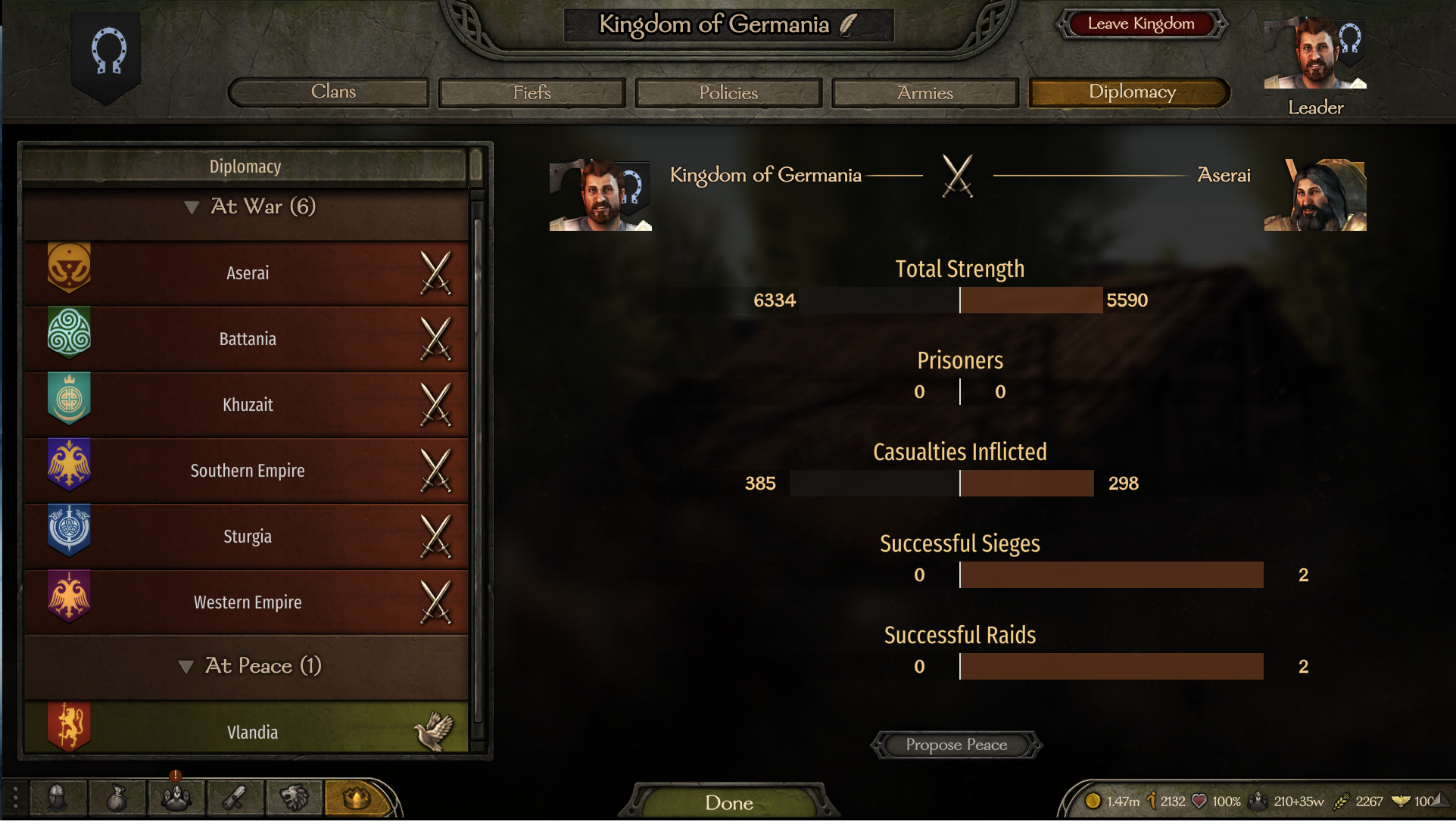Image resolution: width=1456 pixels, height=834 pixels.
Task: Click the dove peace icon beside Vlandia
Action: pos(433,730)
